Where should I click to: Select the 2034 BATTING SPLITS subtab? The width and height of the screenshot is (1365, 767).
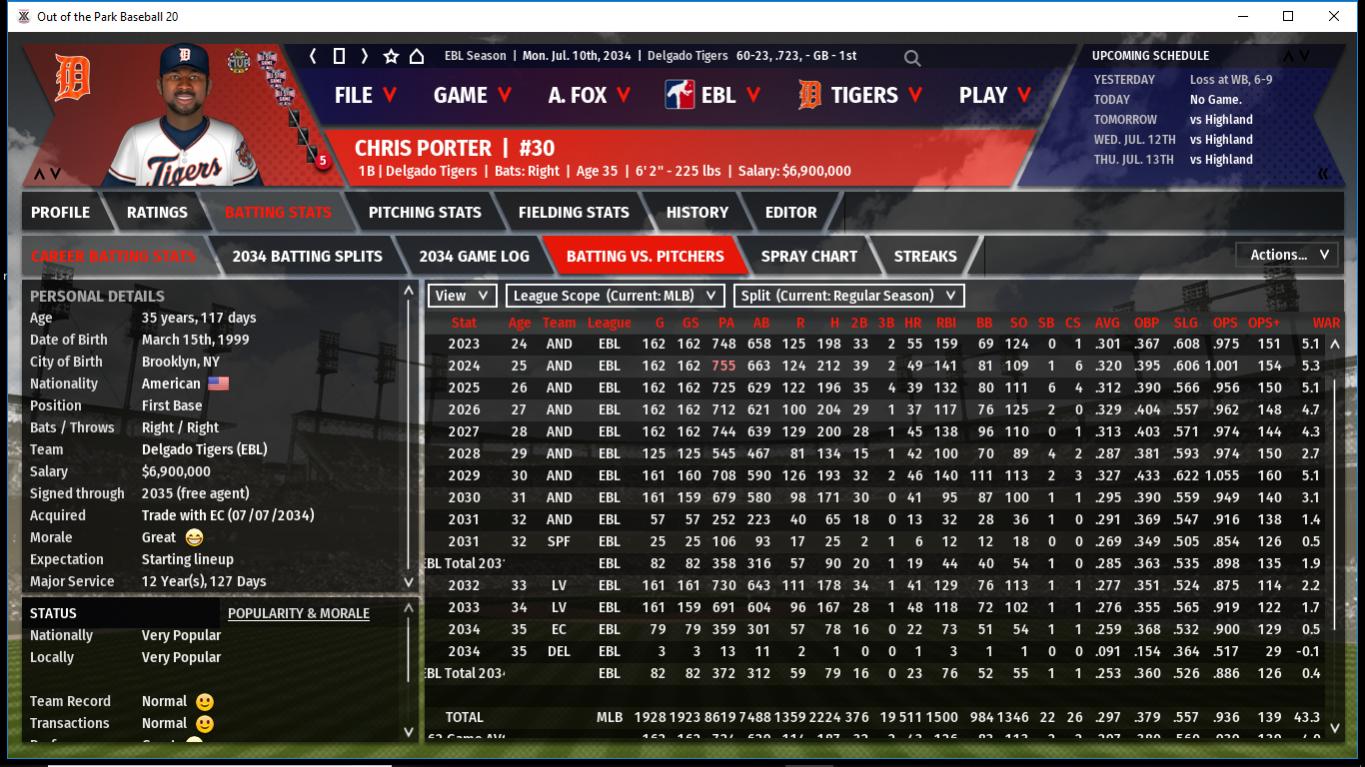pyautogui.click(x=307, y=256)
